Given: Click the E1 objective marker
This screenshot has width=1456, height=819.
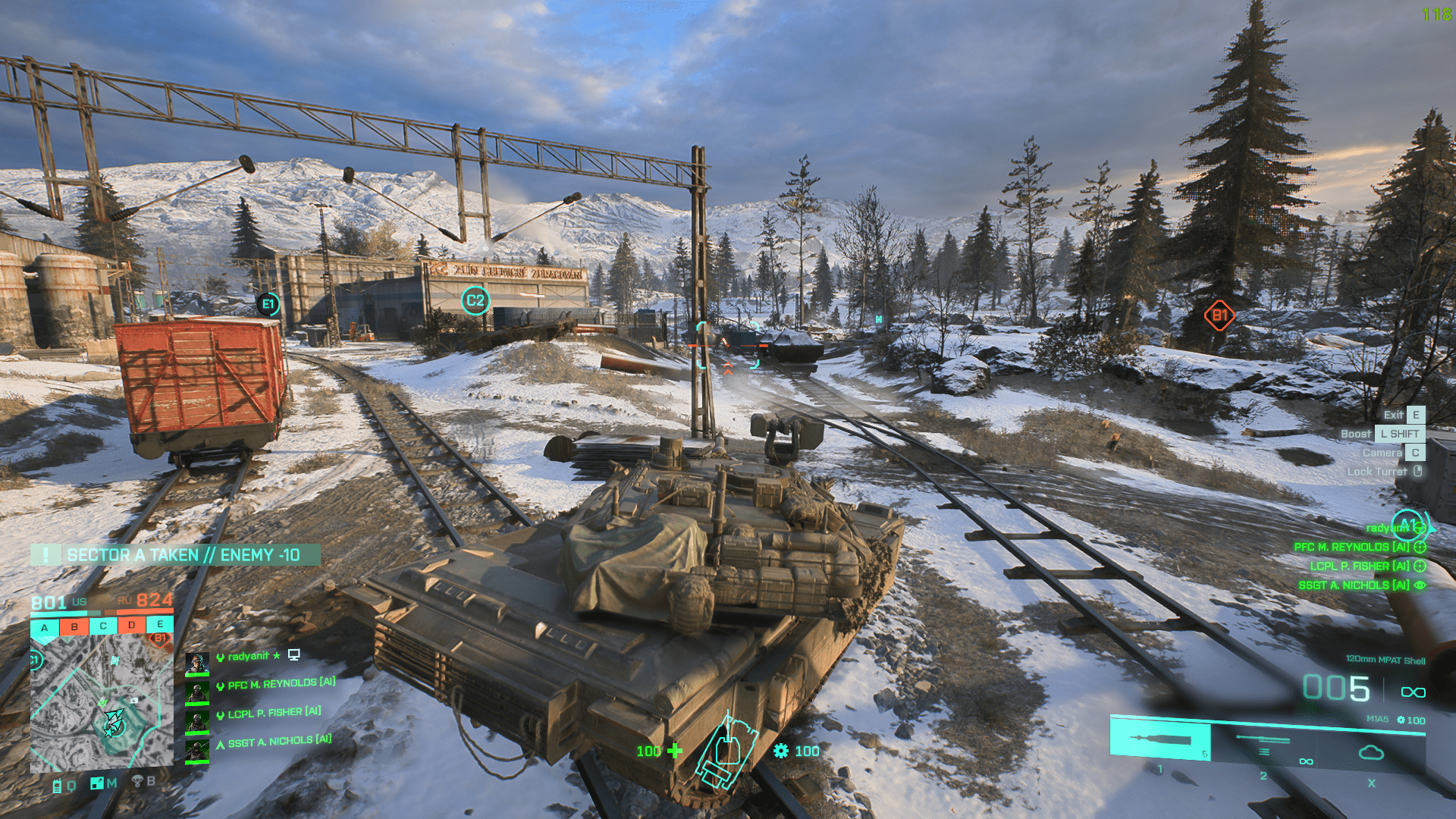Looking at the screenshot, I should (x=268, y=304).
